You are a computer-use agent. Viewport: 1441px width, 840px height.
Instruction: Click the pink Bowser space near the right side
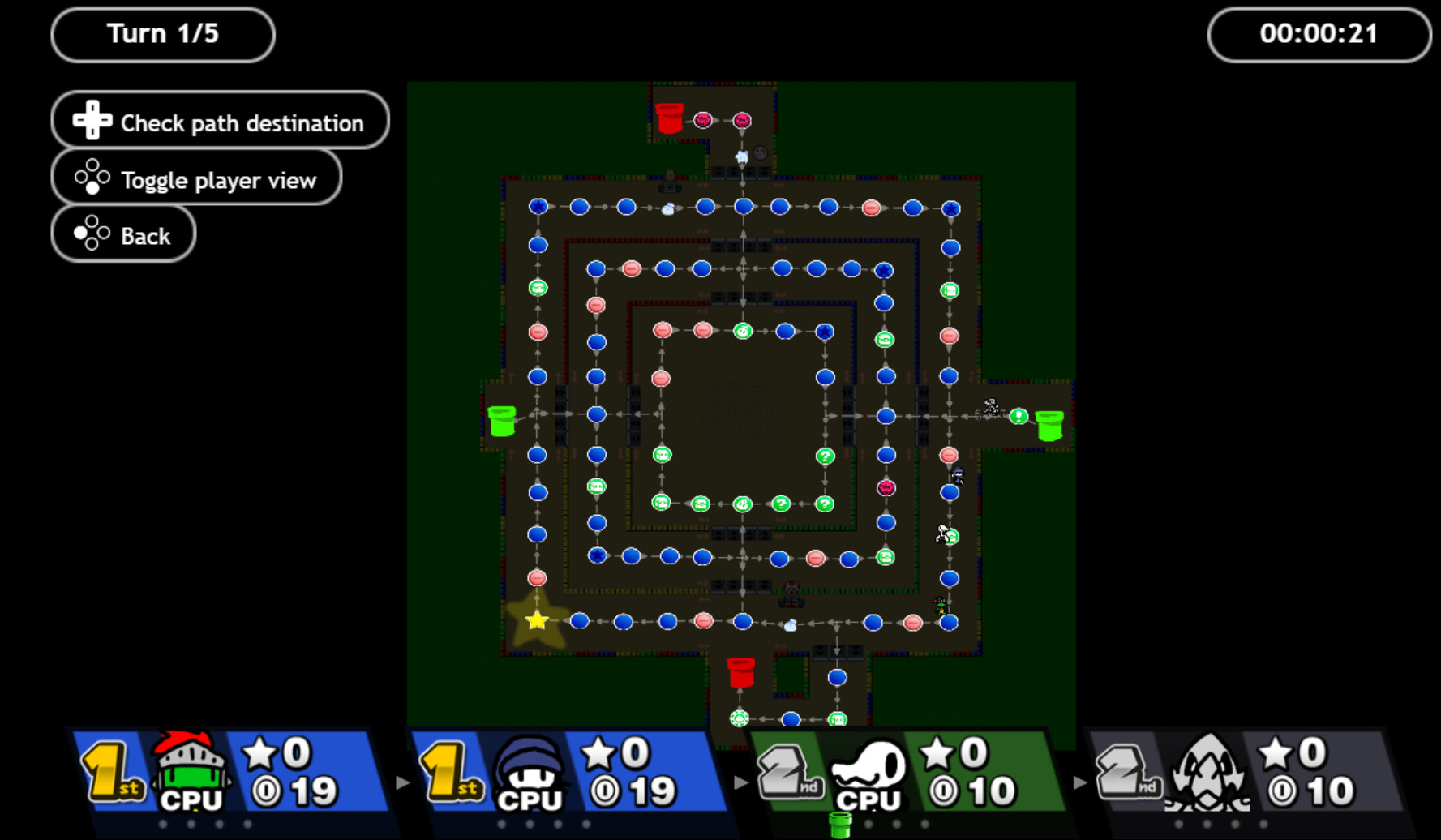pyautogui.click(x=886, y=487)
